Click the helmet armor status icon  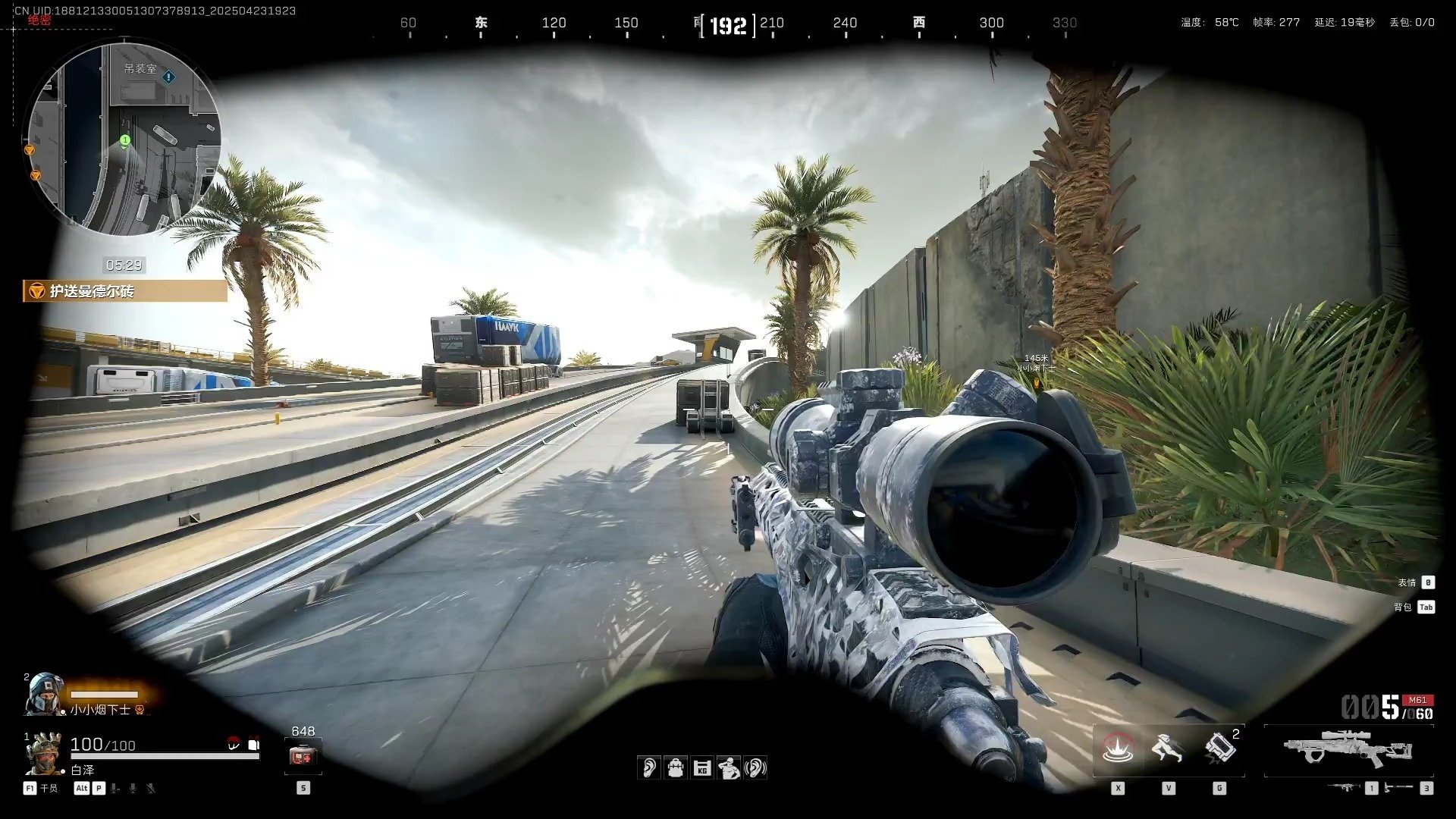point(234,744)
